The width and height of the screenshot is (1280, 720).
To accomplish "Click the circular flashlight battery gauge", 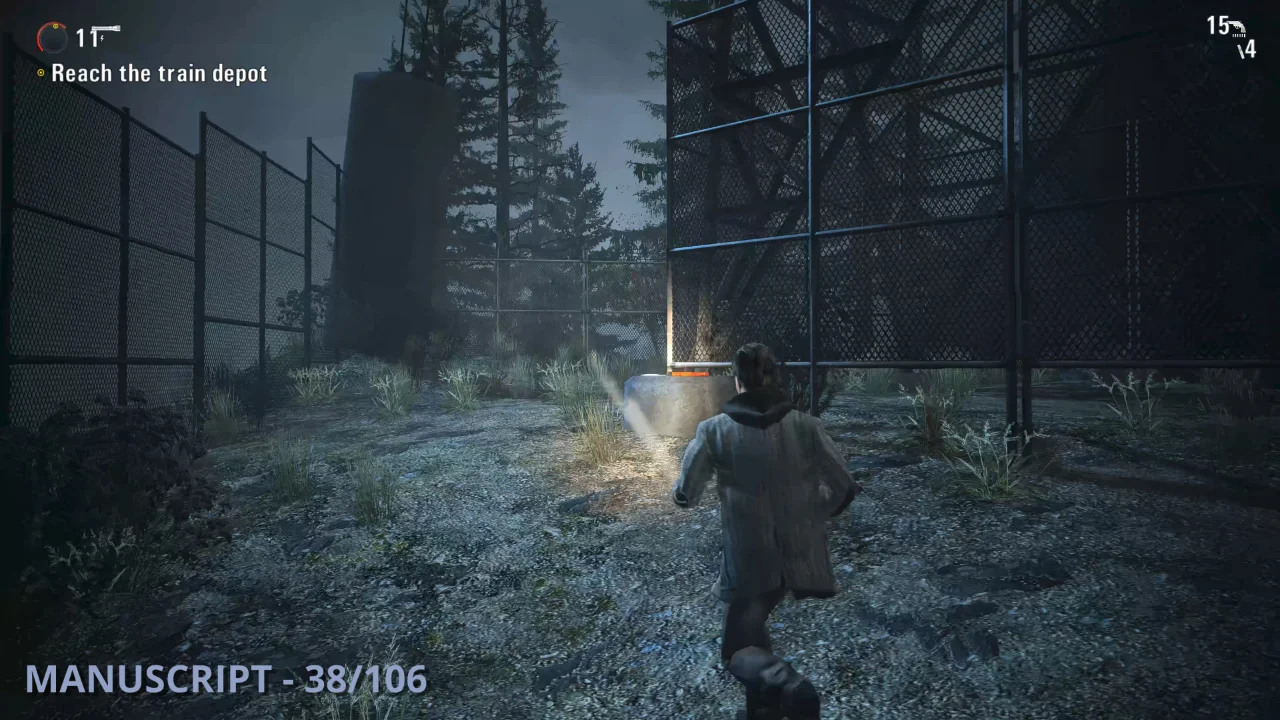I will coord(52,36).
